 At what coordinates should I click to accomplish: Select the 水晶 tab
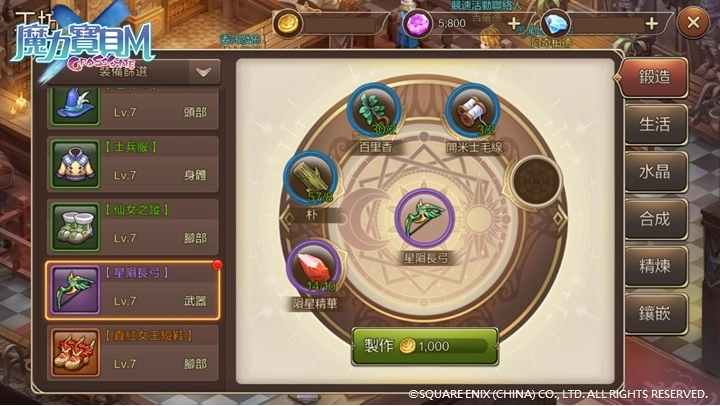pyautogui.click(x=654, y=171)
